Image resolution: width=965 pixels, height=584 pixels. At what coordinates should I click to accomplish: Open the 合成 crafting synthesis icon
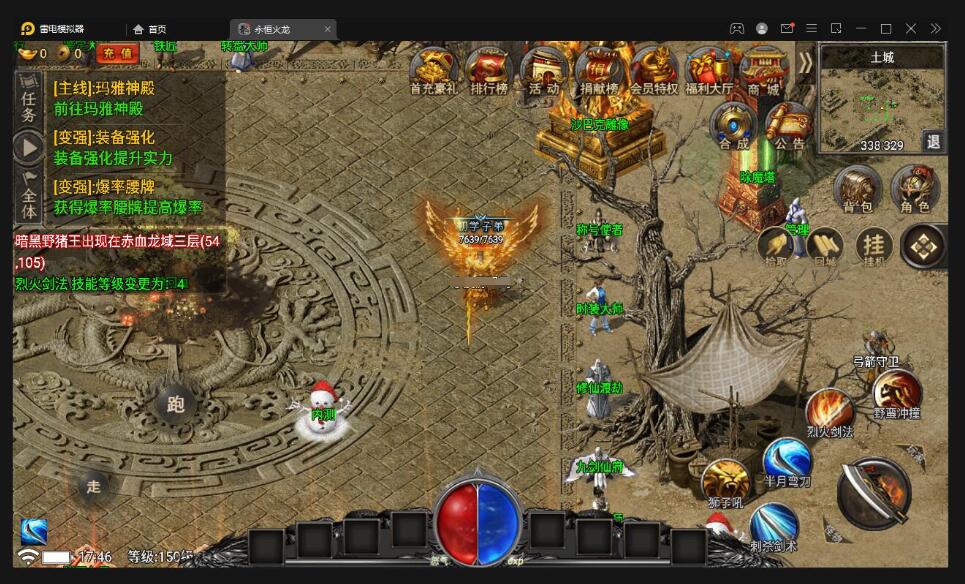(x=733, y=126)
